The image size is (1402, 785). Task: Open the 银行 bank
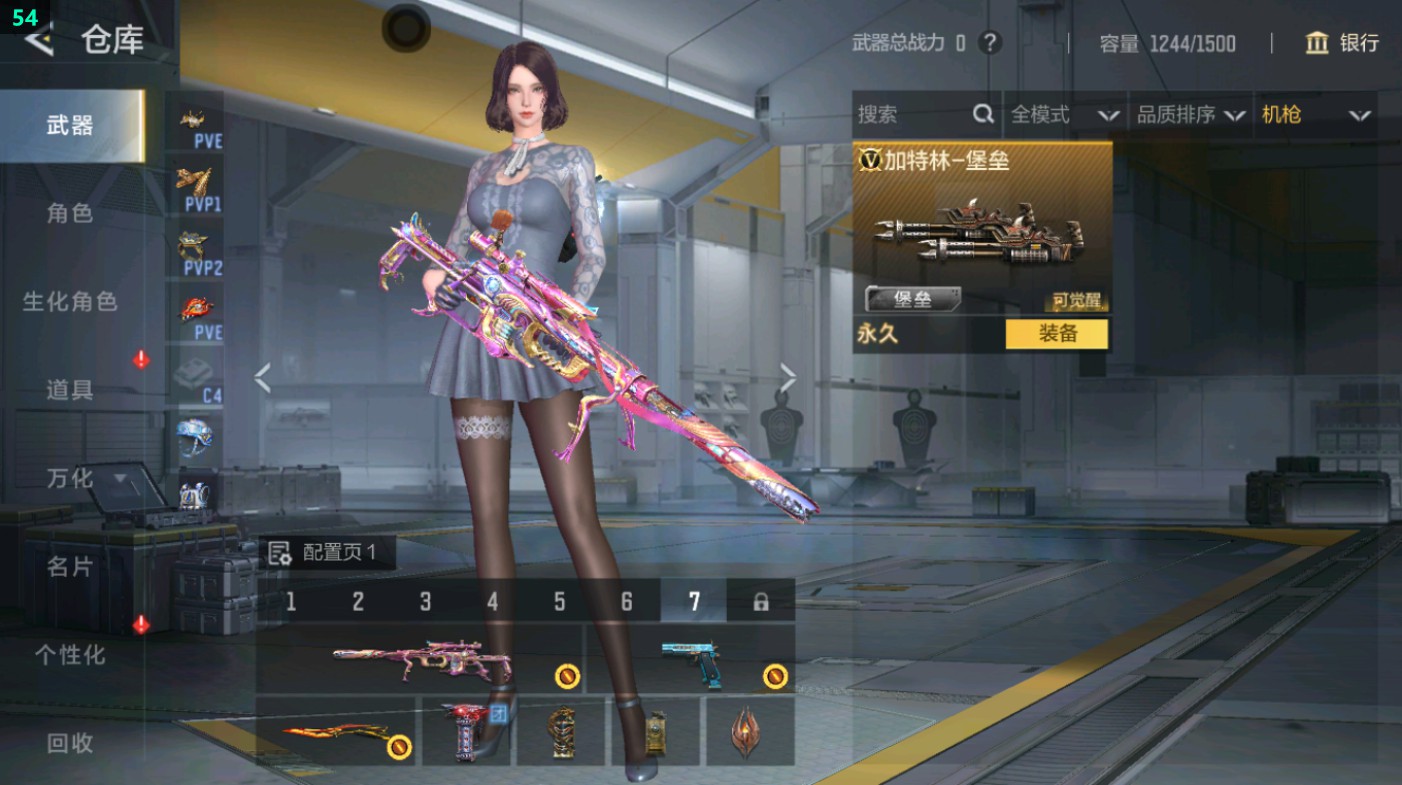coord(1342,43)
